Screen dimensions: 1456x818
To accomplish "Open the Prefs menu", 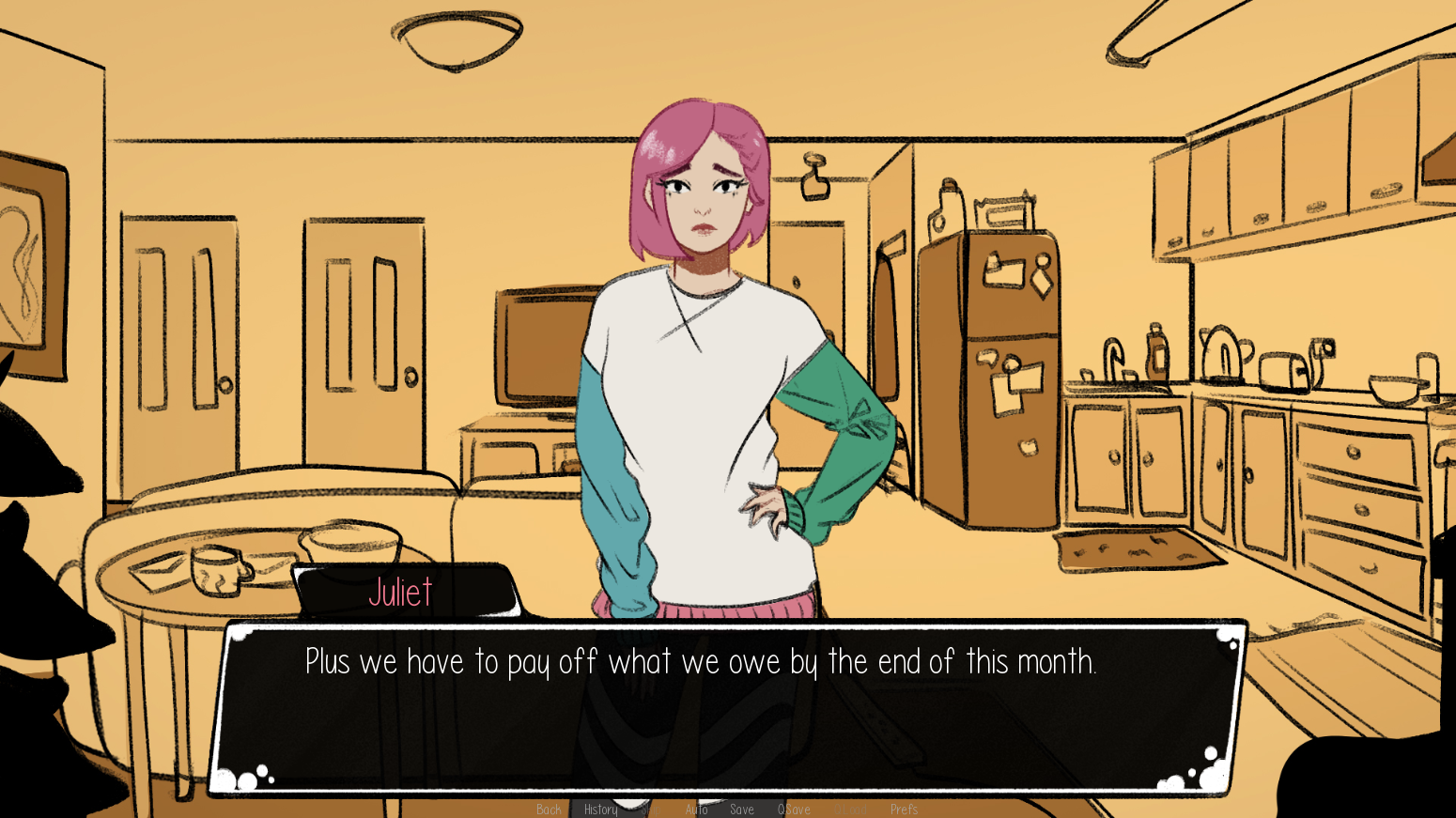I will 904,810.
